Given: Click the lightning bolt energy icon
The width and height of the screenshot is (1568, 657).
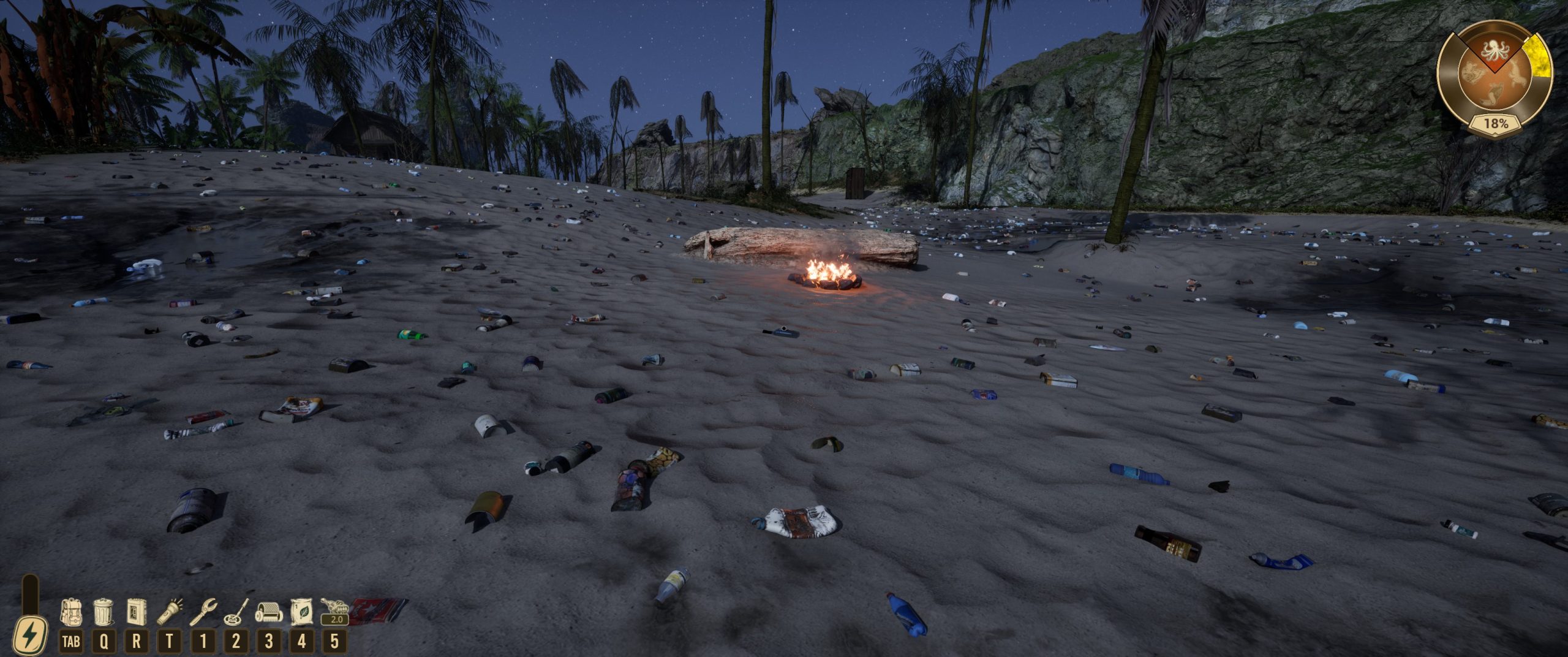Looking at the screenshot, I should pyautogui.click(x=29, y=636).
